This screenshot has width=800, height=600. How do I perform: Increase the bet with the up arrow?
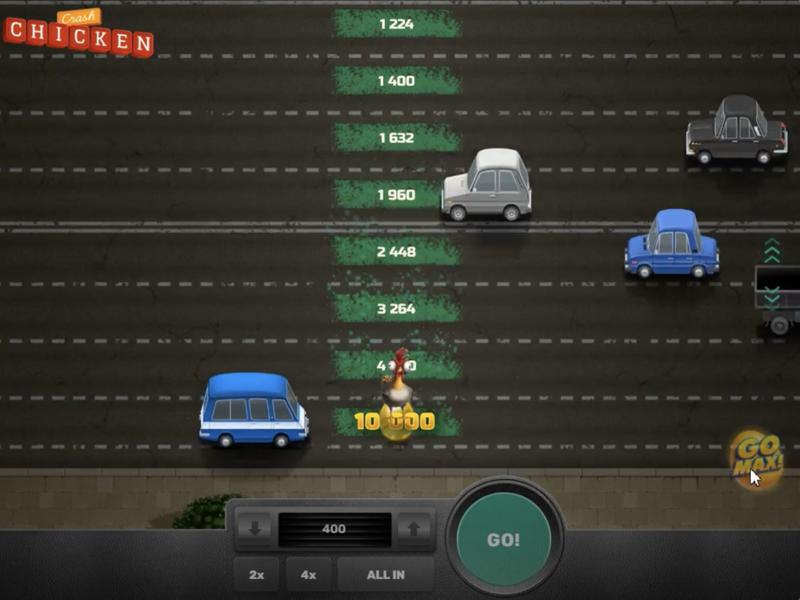(414, 528)
